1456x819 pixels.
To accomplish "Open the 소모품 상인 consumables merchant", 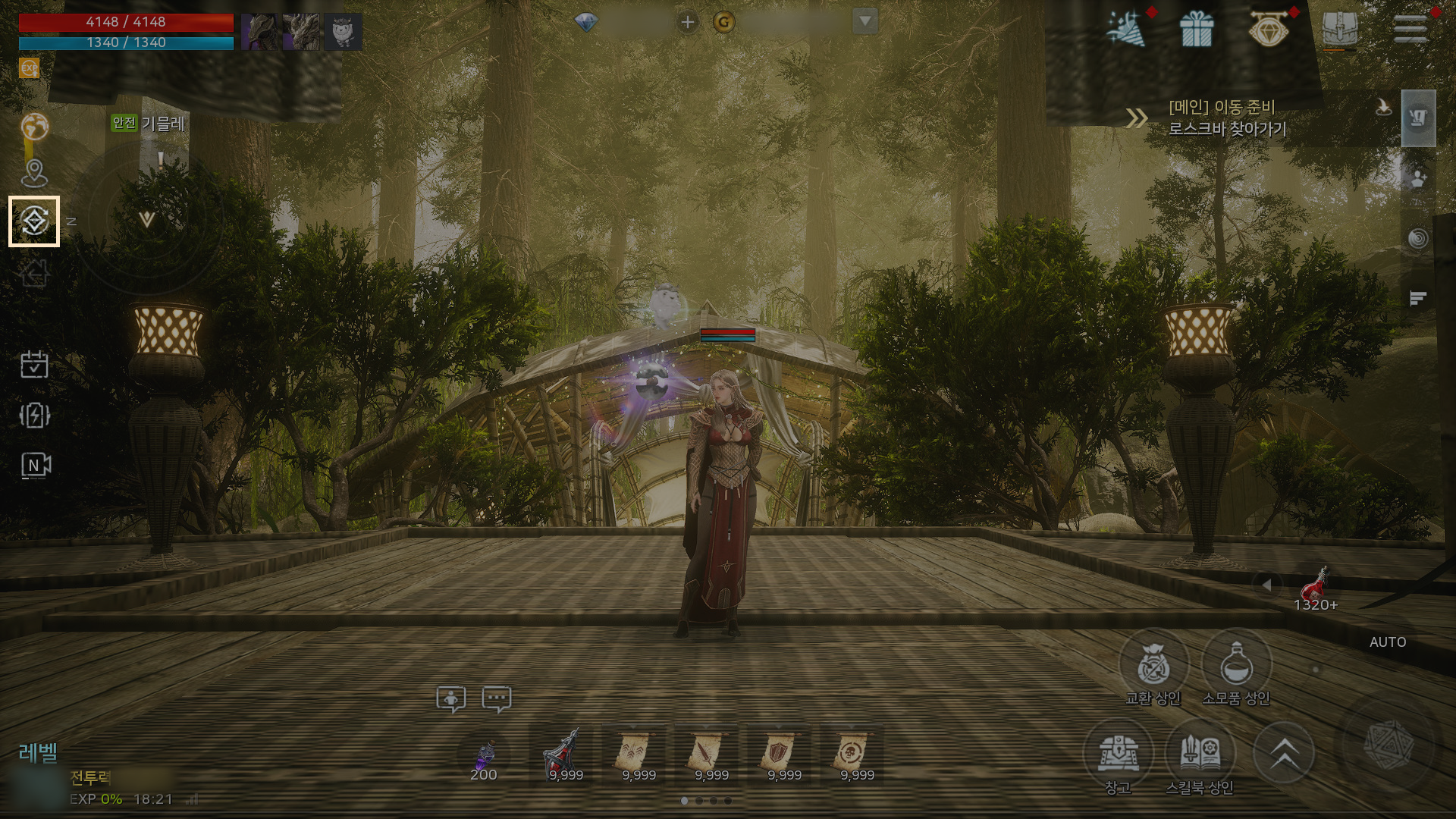I will (x=1236, y=666).
